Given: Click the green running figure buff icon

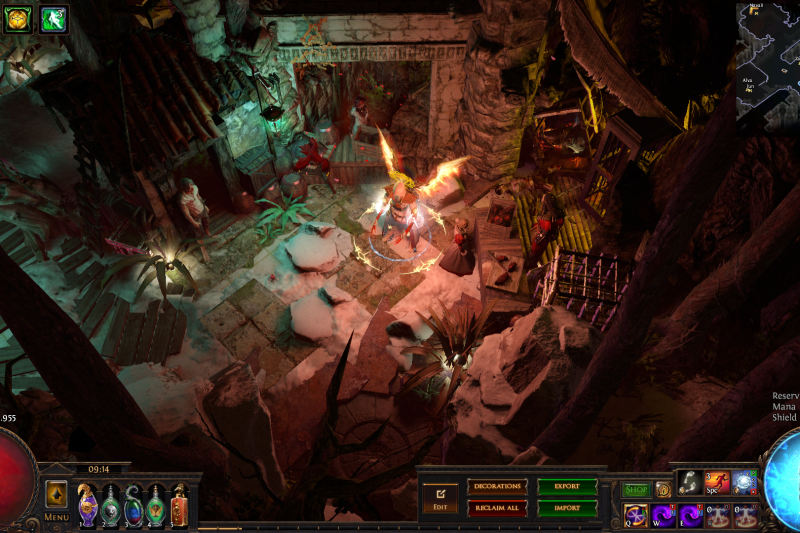Looking at the screenshot, I should 53,18.
